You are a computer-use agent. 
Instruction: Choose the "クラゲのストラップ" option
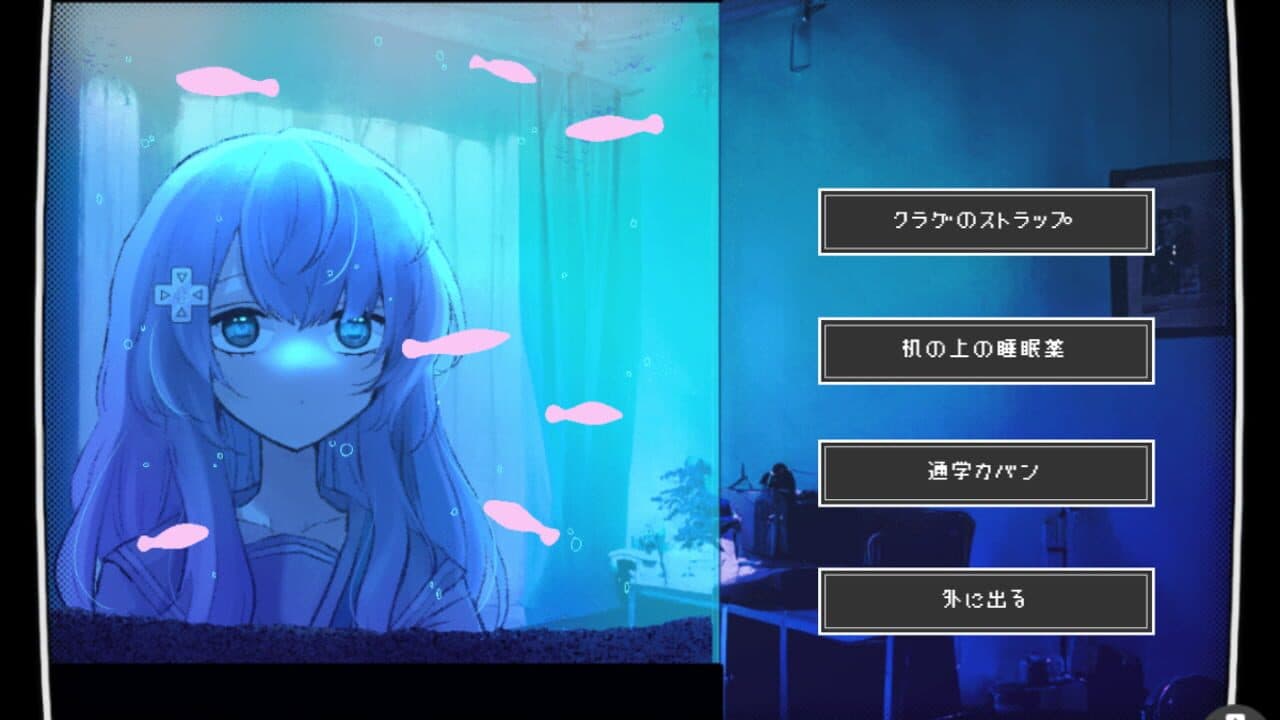tap(985, 222)
